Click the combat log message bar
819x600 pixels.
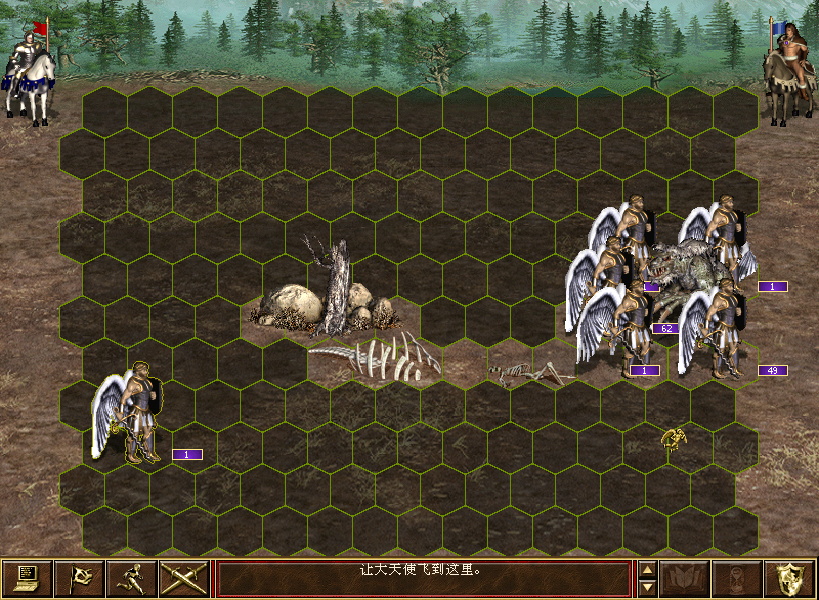pos(424,579)
